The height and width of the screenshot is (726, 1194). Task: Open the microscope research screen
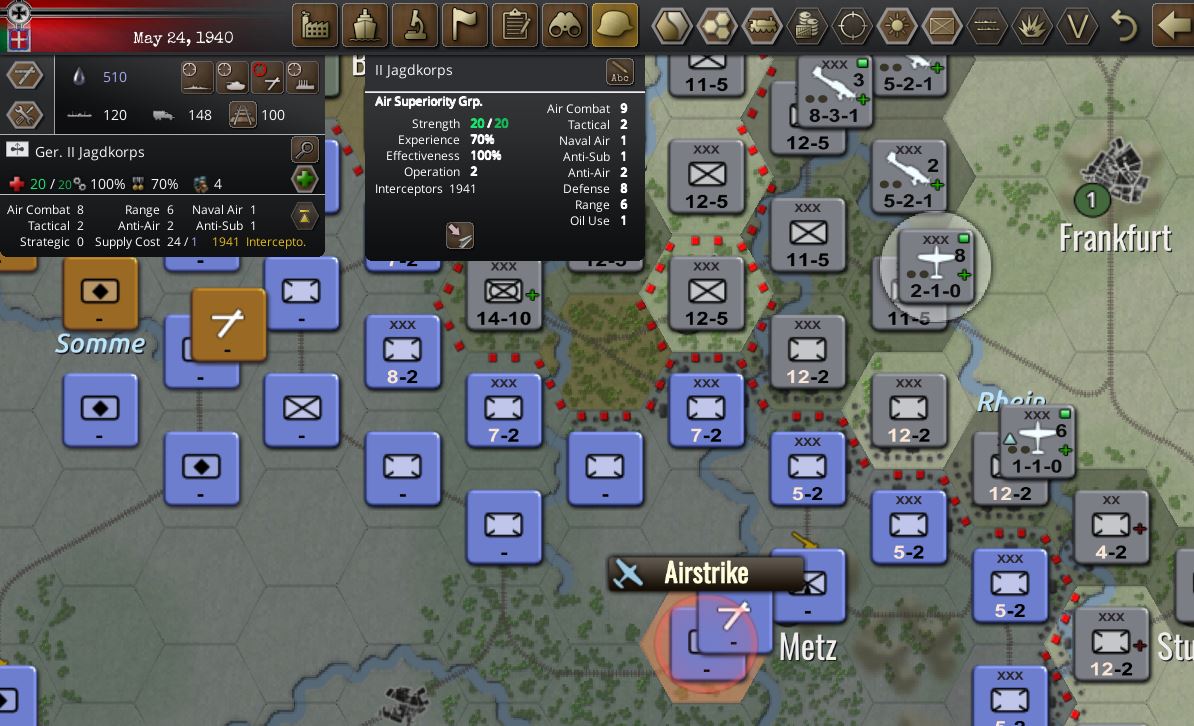tap(415, 26)
